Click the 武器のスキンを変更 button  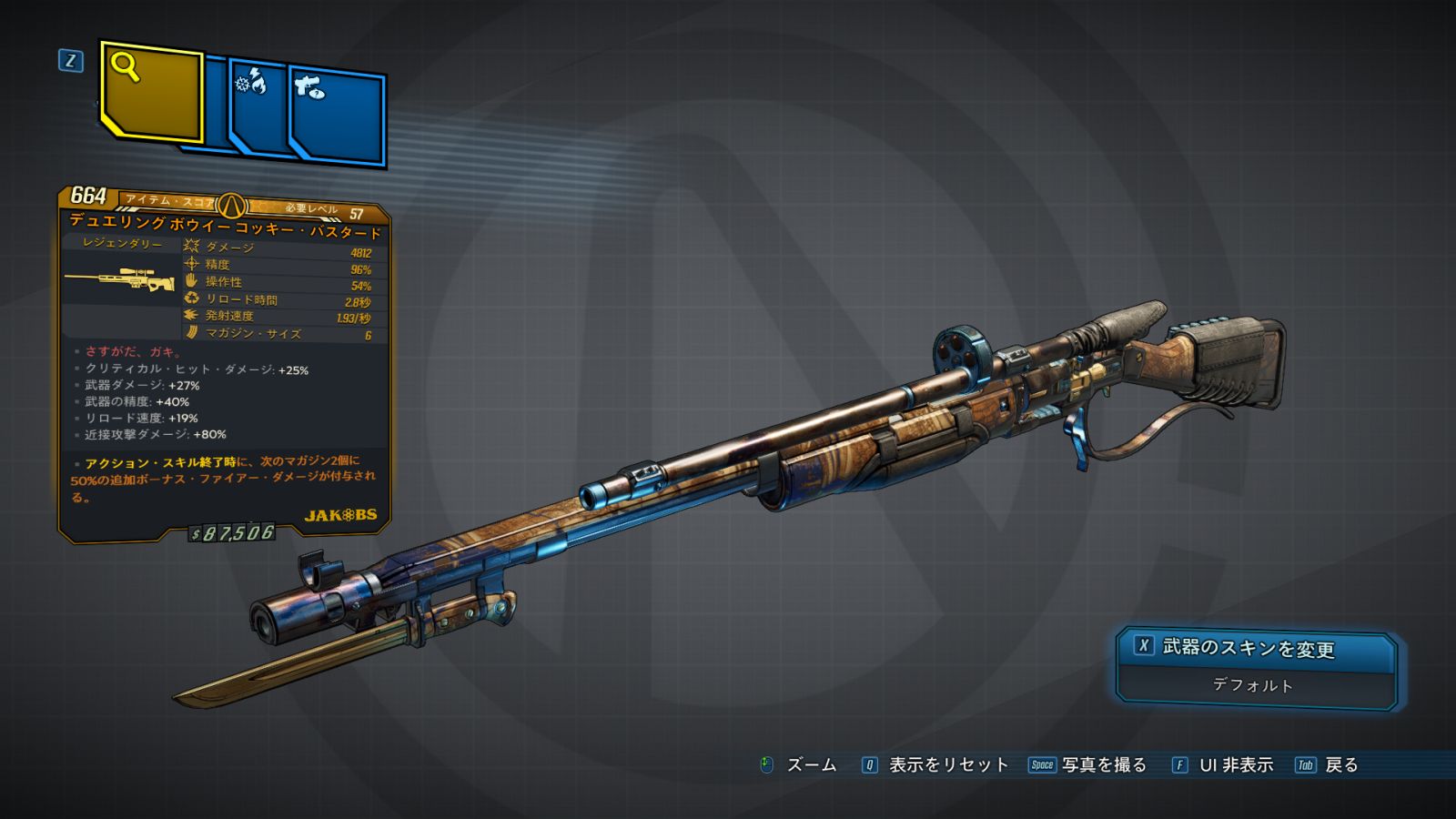pos(1254,648)
